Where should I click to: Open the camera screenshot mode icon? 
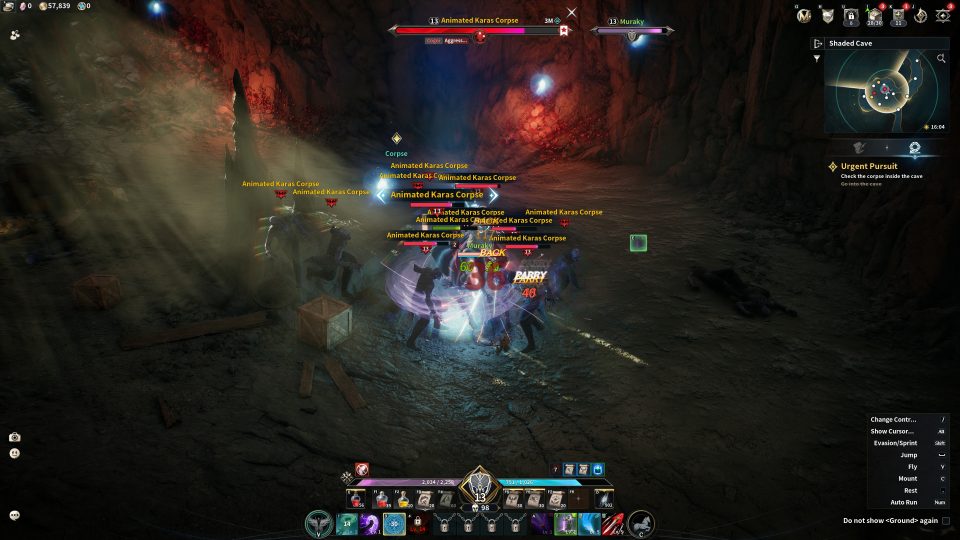coord(15,437)
